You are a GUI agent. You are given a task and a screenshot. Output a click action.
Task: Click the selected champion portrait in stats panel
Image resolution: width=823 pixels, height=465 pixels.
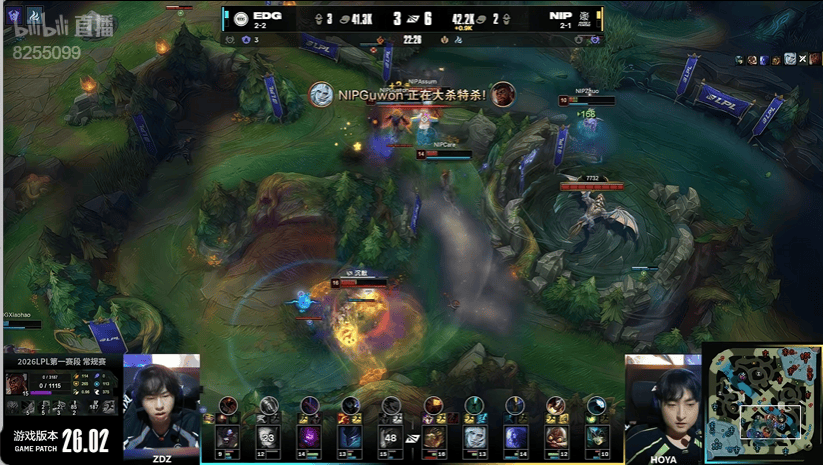click(x=16, y=383)
